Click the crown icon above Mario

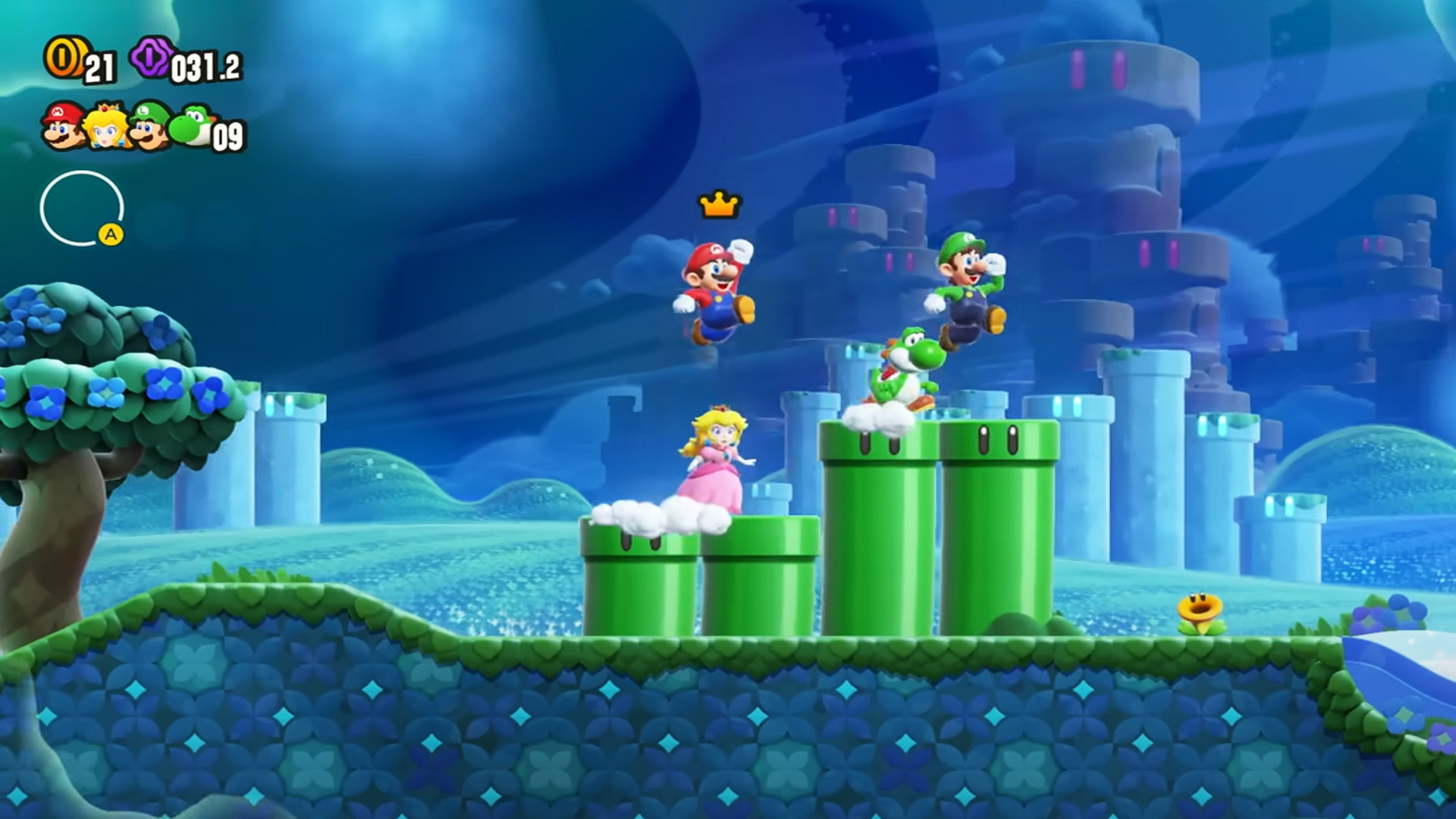719,203
